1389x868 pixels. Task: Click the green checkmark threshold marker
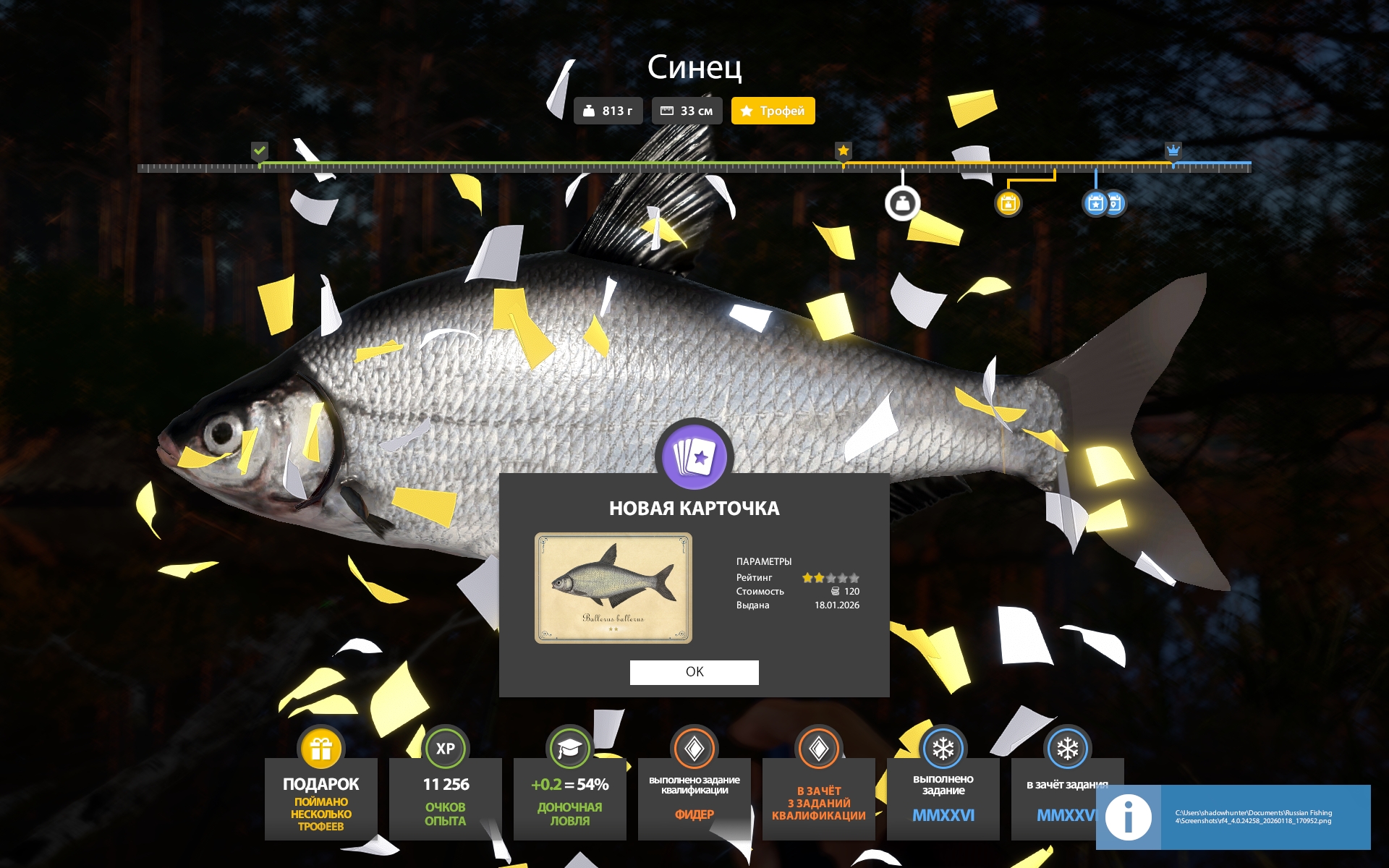[x=260, y=150]
